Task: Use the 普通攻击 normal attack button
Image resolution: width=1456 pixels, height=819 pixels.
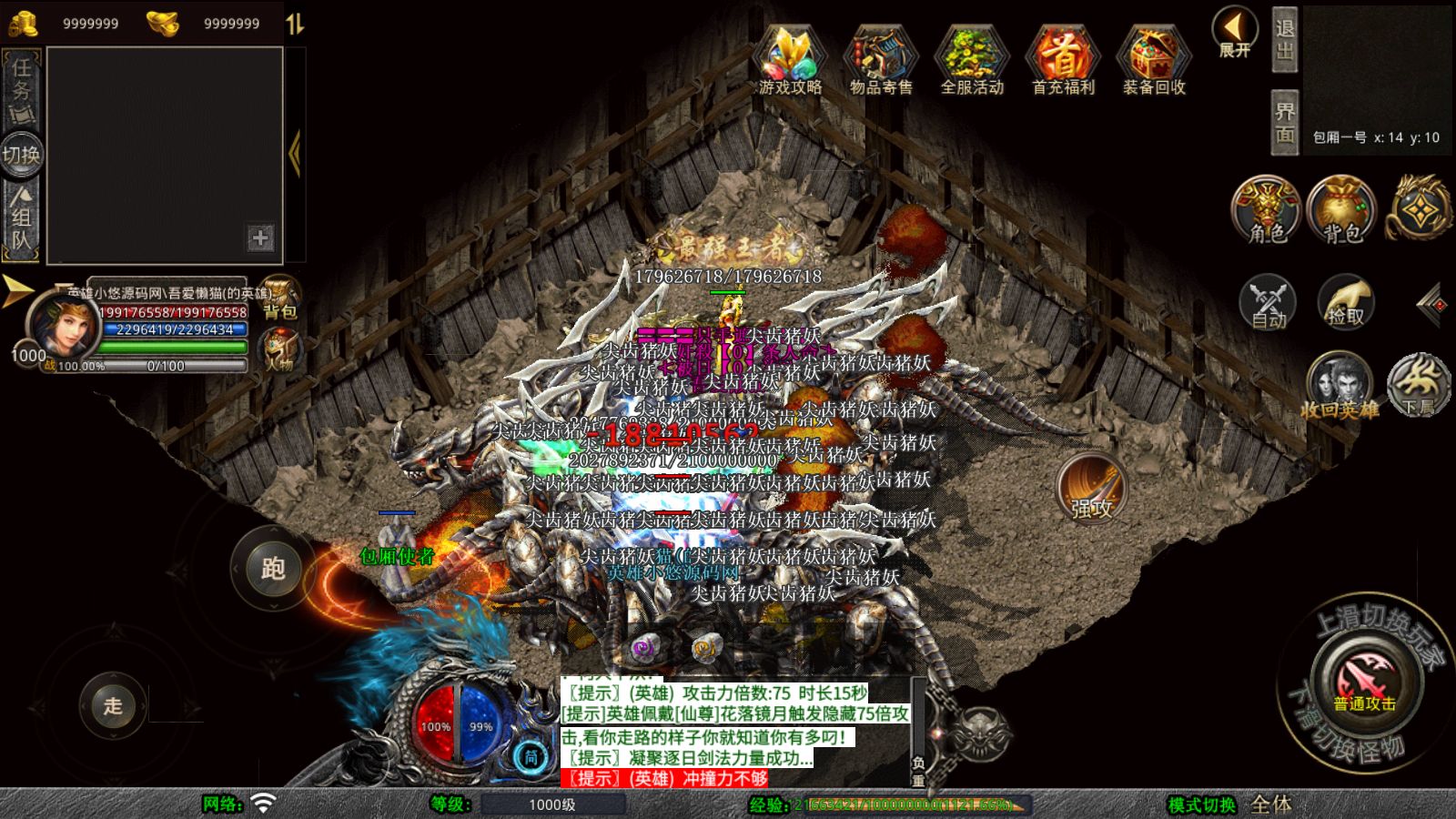Action: (x=1364, y=682)
